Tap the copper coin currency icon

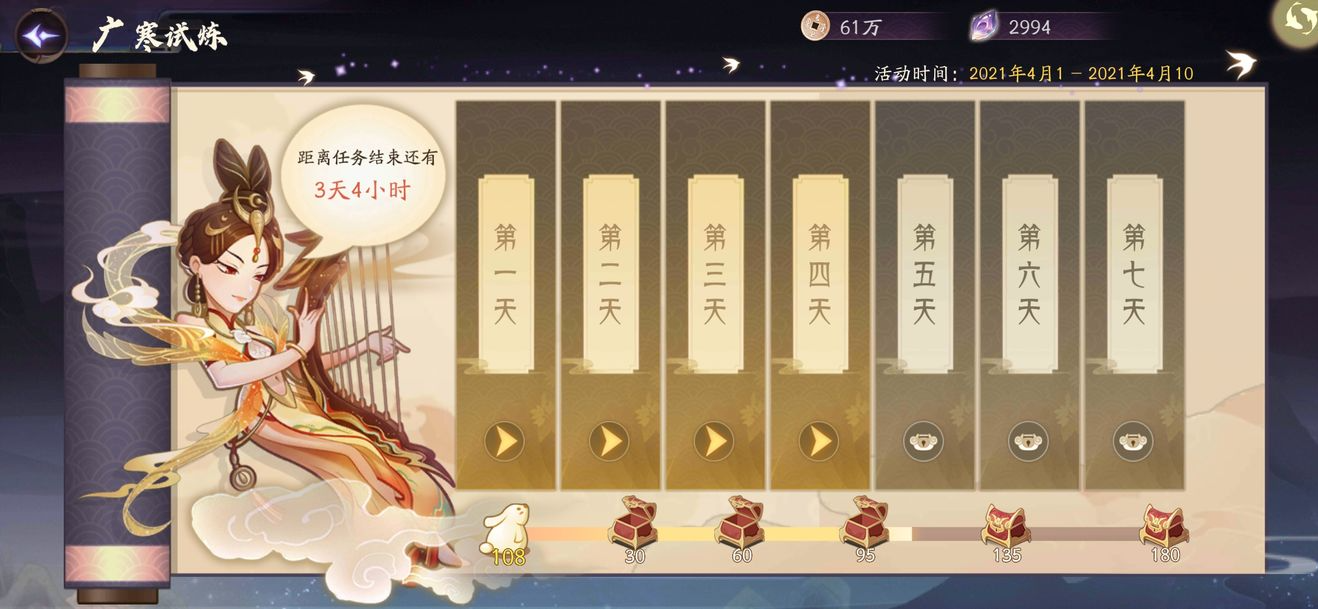[815, 27]
